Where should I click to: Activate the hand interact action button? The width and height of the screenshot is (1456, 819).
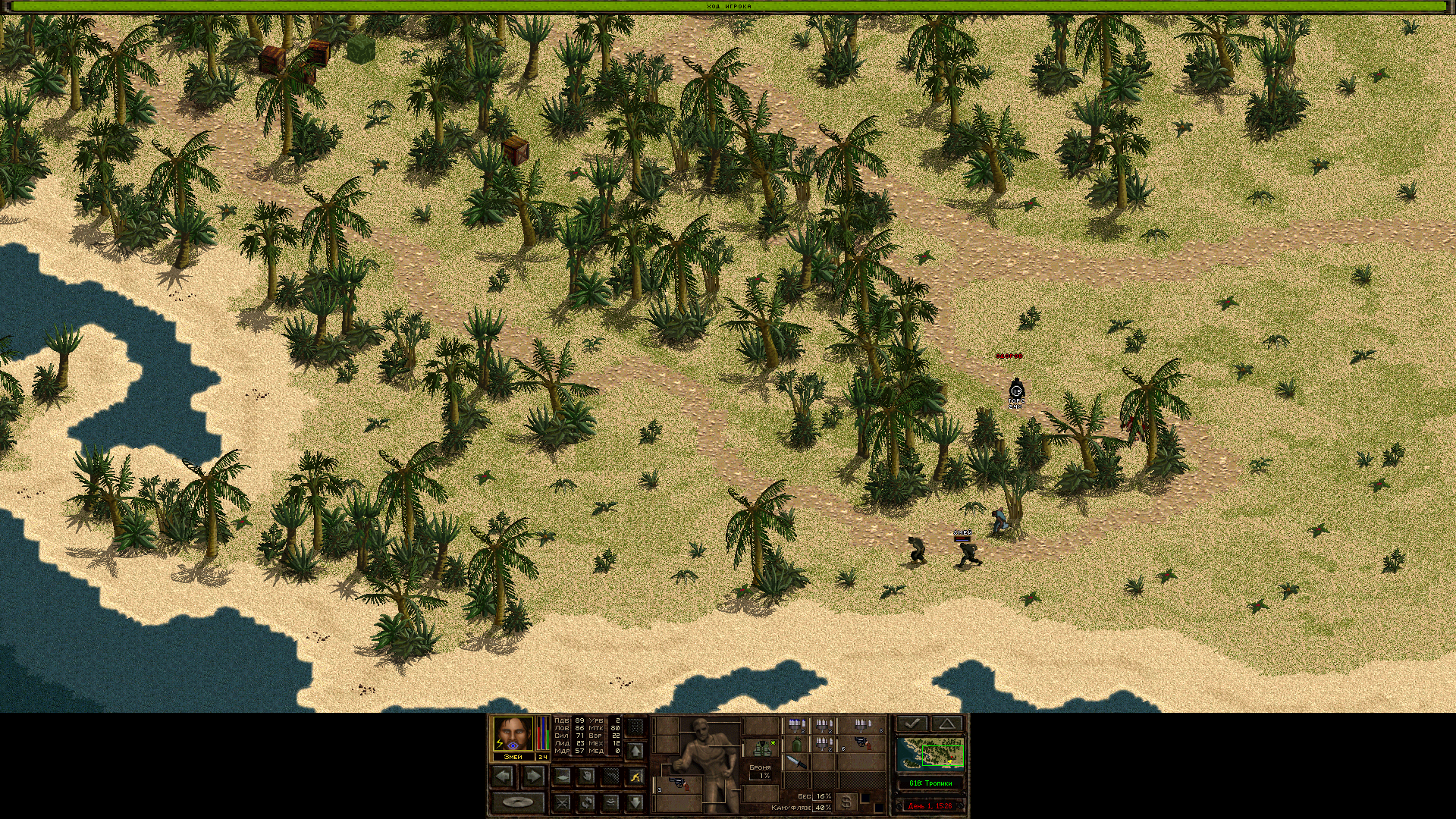(x=586, y=776)
